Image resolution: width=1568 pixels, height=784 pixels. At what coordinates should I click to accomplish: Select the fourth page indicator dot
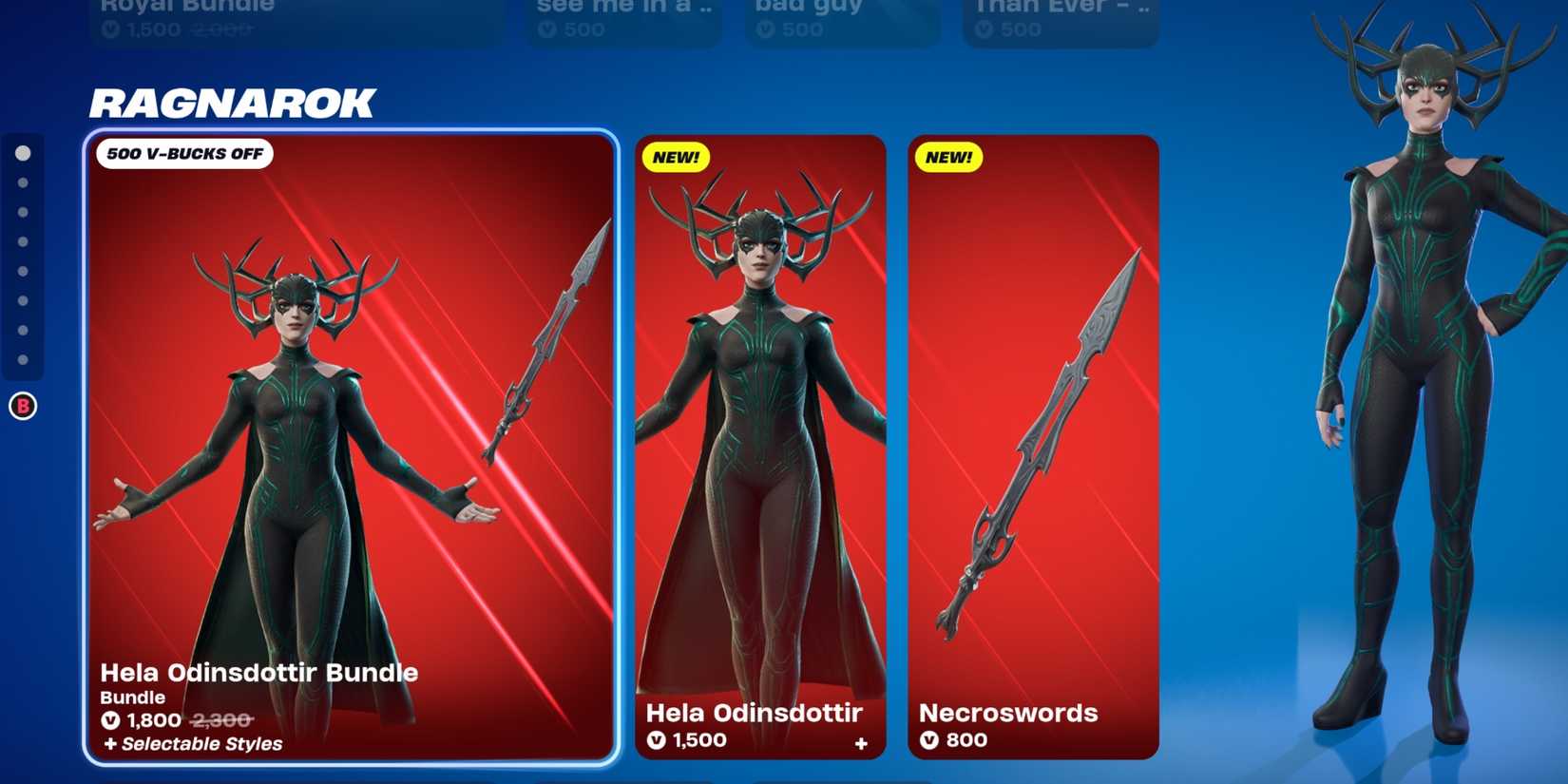[x=23, y=240]
